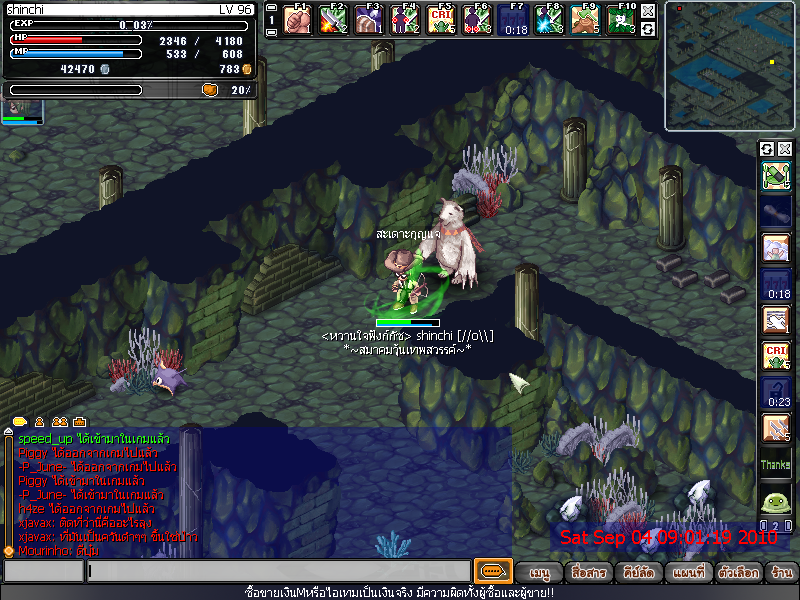Viewport: 800px width, 600px height.
Task: Open the เมนู menu button
Action: (540, 573)
